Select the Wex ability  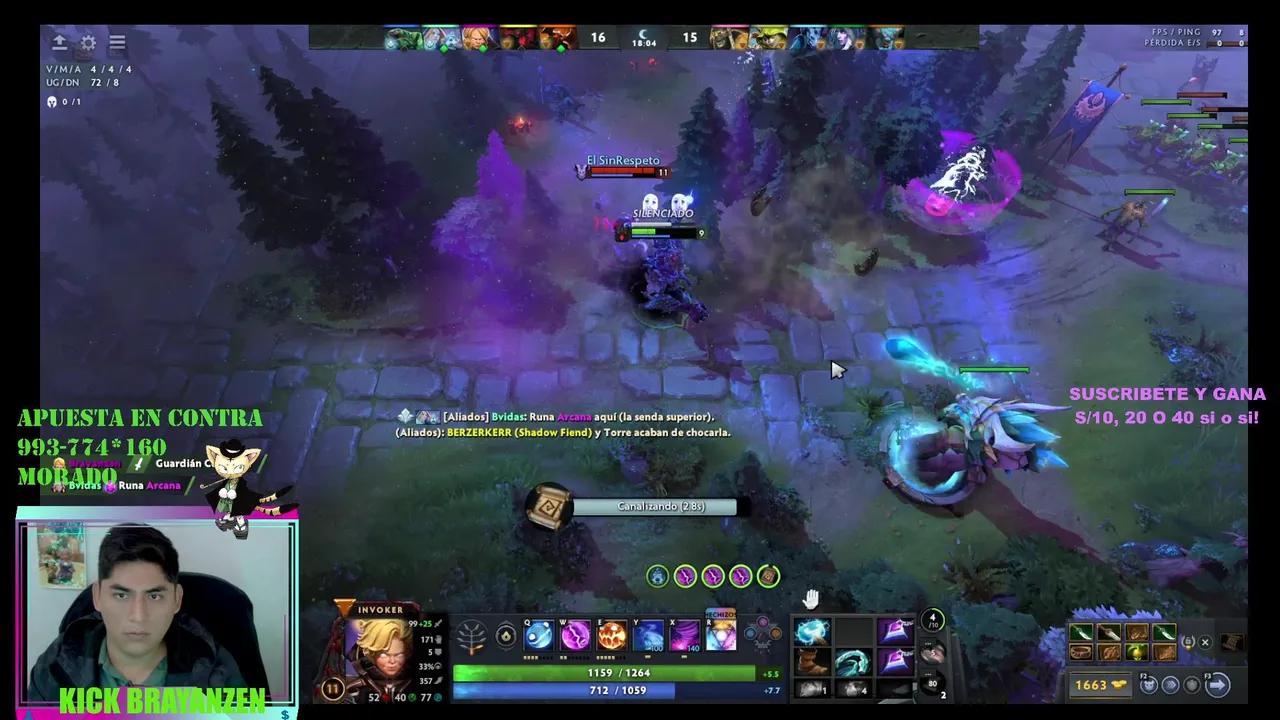tap(574, 635)
